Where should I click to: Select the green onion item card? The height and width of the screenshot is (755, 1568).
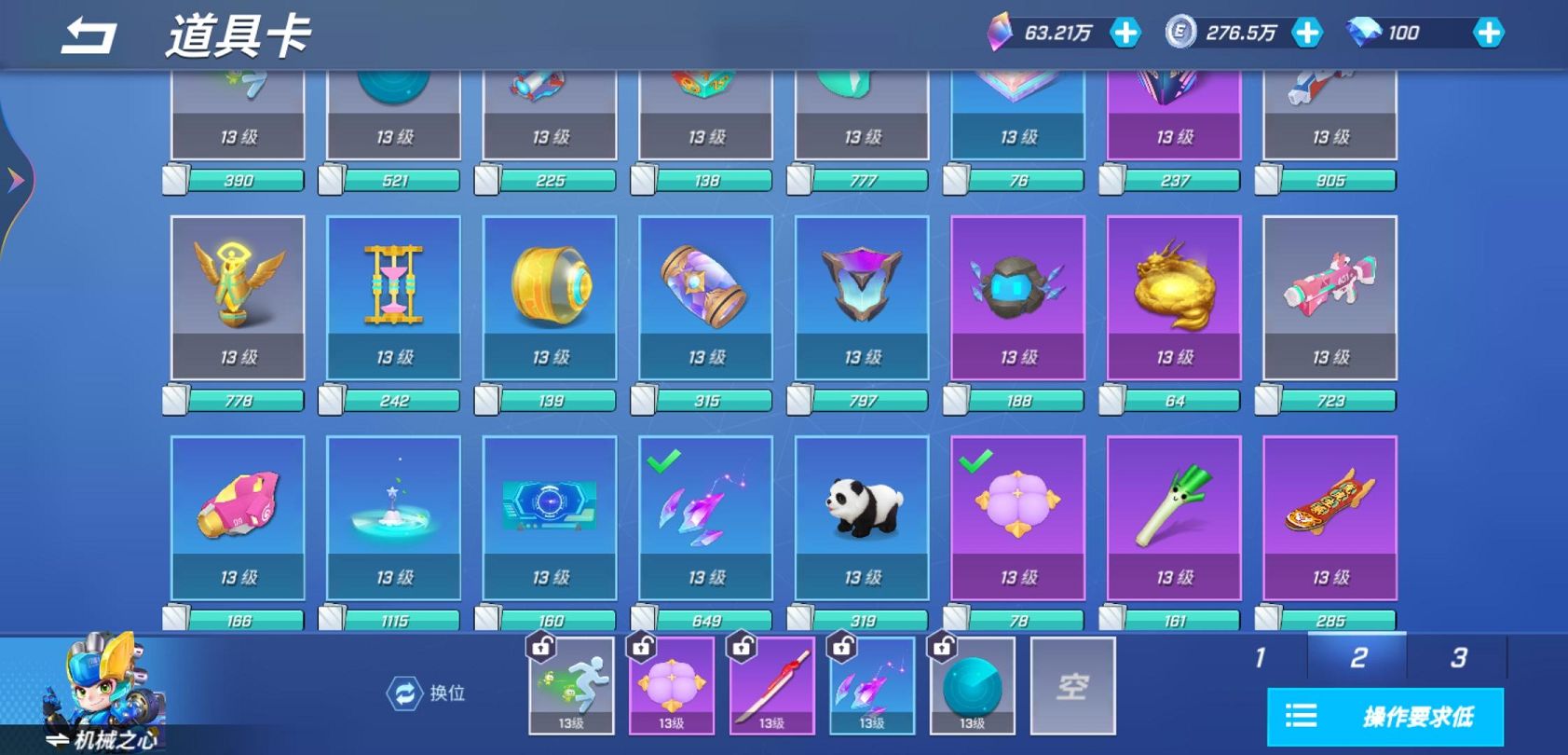(1174, 517)
